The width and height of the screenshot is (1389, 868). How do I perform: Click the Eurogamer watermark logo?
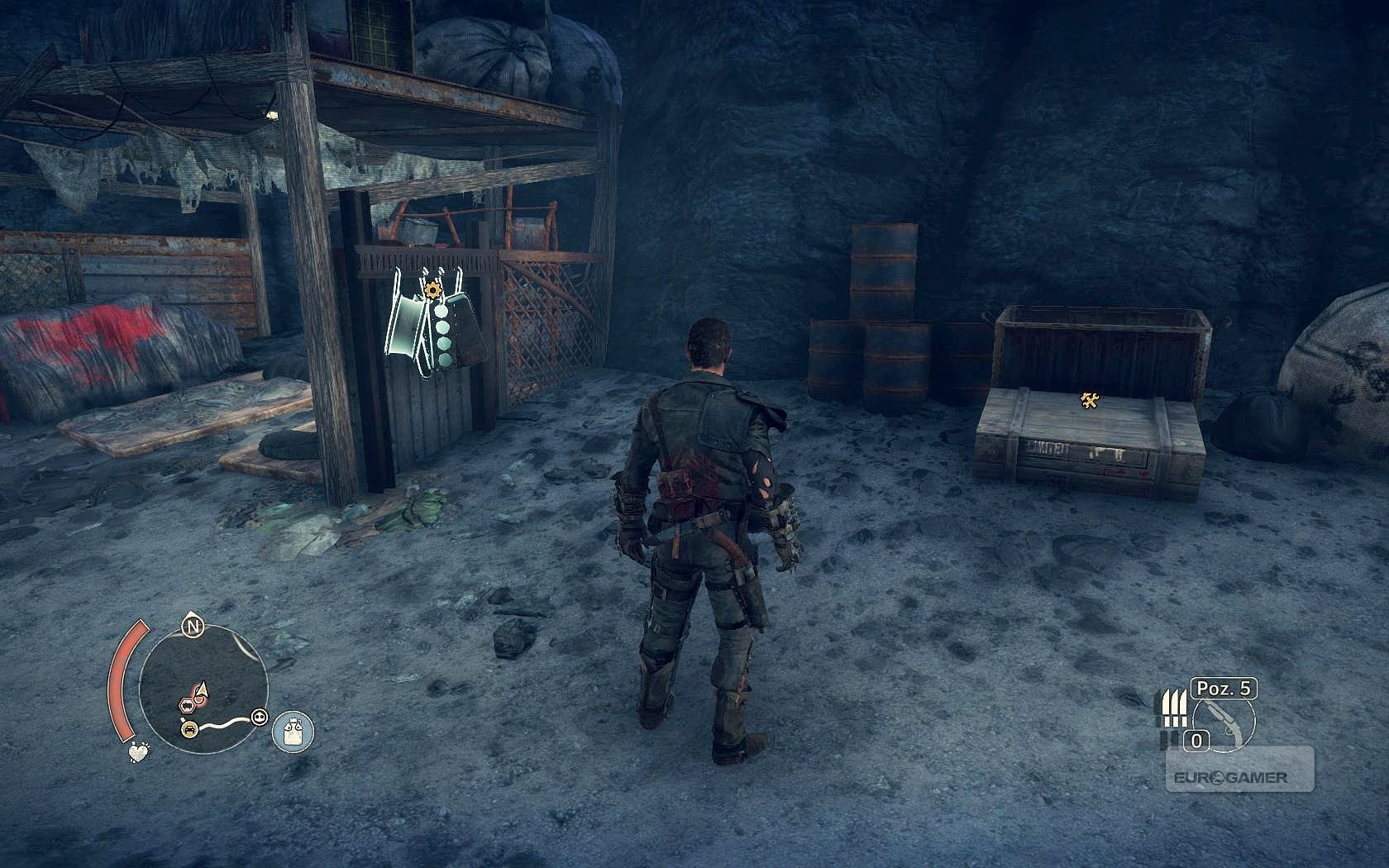pyautogui.click(x=1230, y=778)
